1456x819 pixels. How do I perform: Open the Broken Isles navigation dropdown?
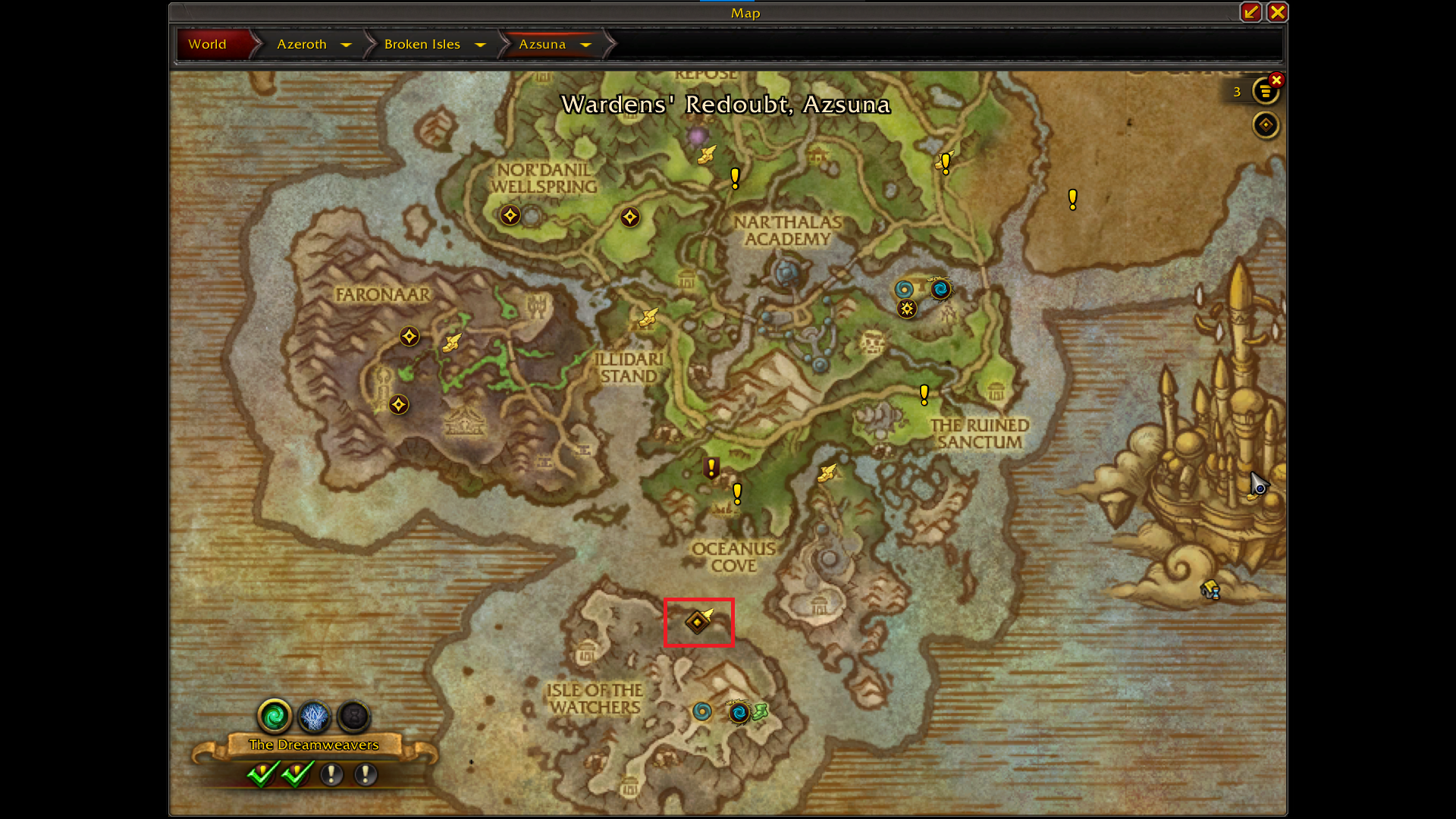[480, 45]
